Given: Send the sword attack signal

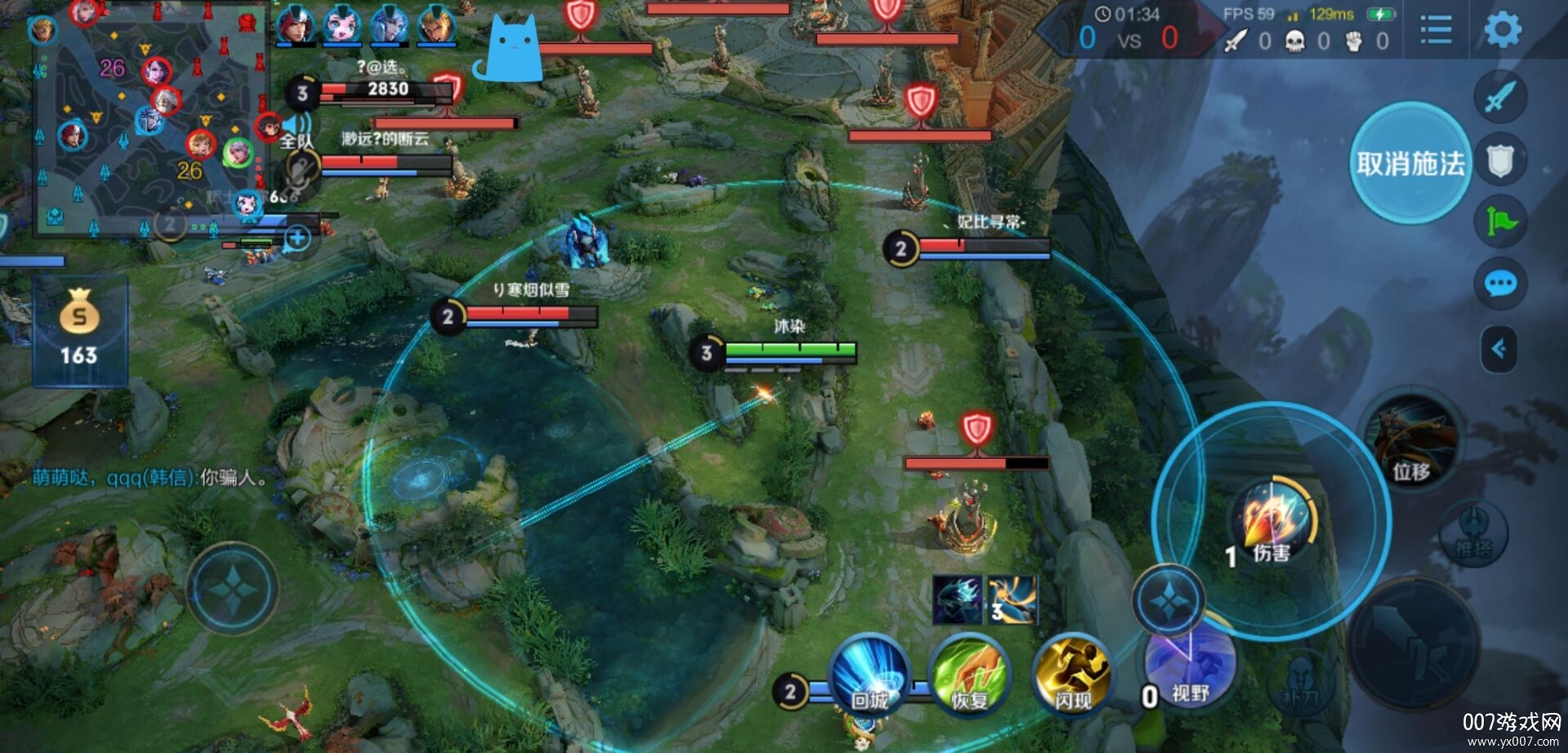Looking at the screenshot, I should point(1500,96).
